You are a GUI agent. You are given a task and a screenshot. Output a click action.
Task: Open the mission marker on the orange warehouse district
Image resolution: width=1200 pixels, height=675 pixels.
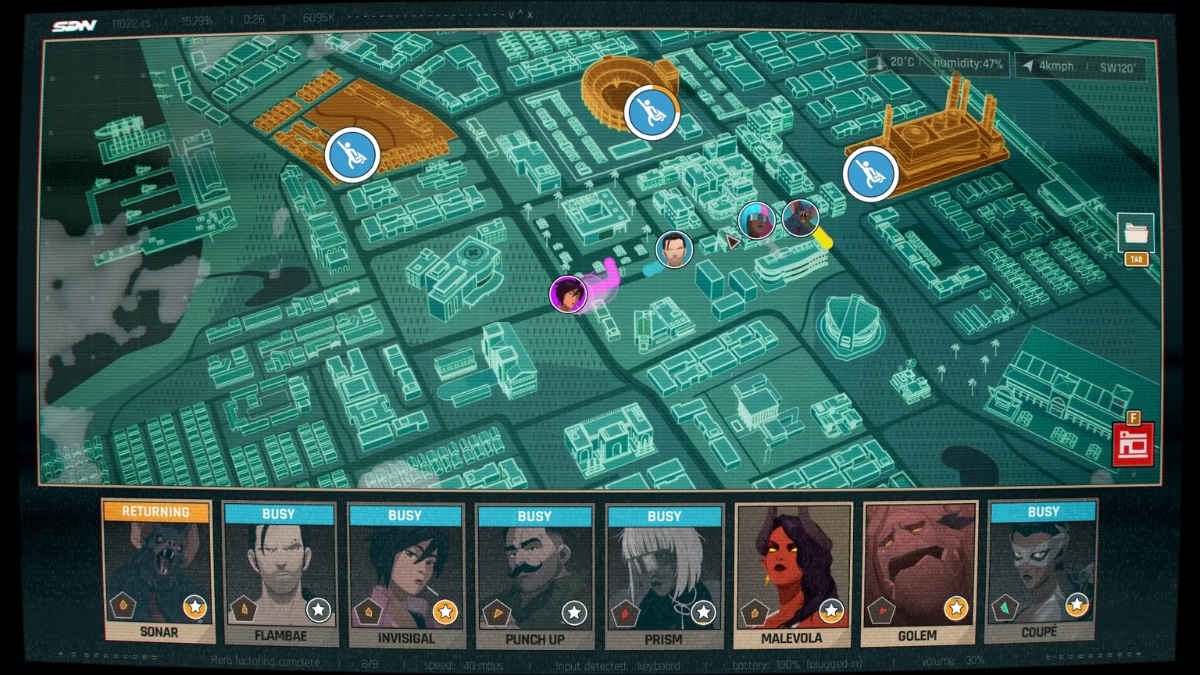[352, 155]
